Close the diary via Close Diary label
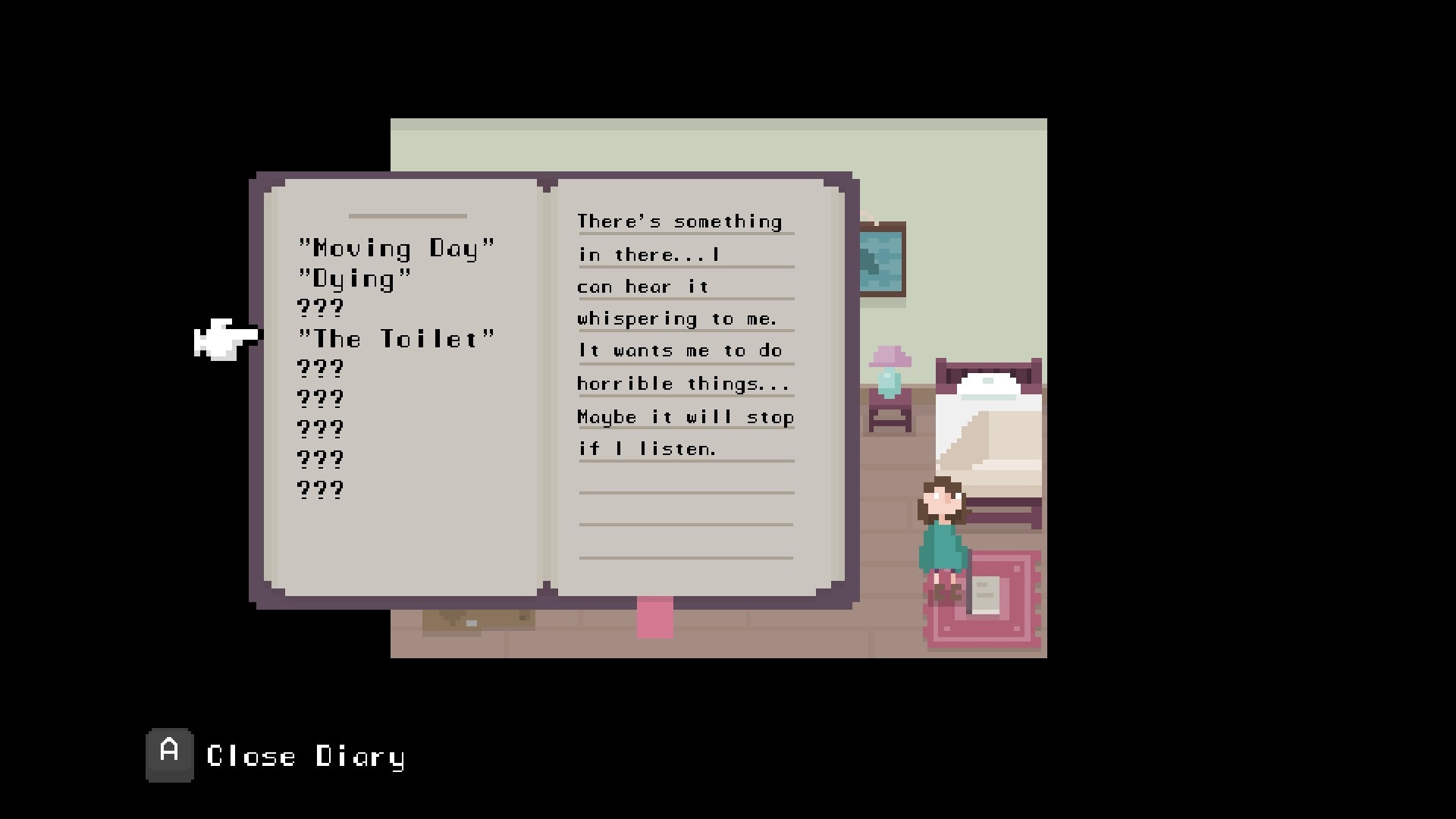 coord(305,757)
